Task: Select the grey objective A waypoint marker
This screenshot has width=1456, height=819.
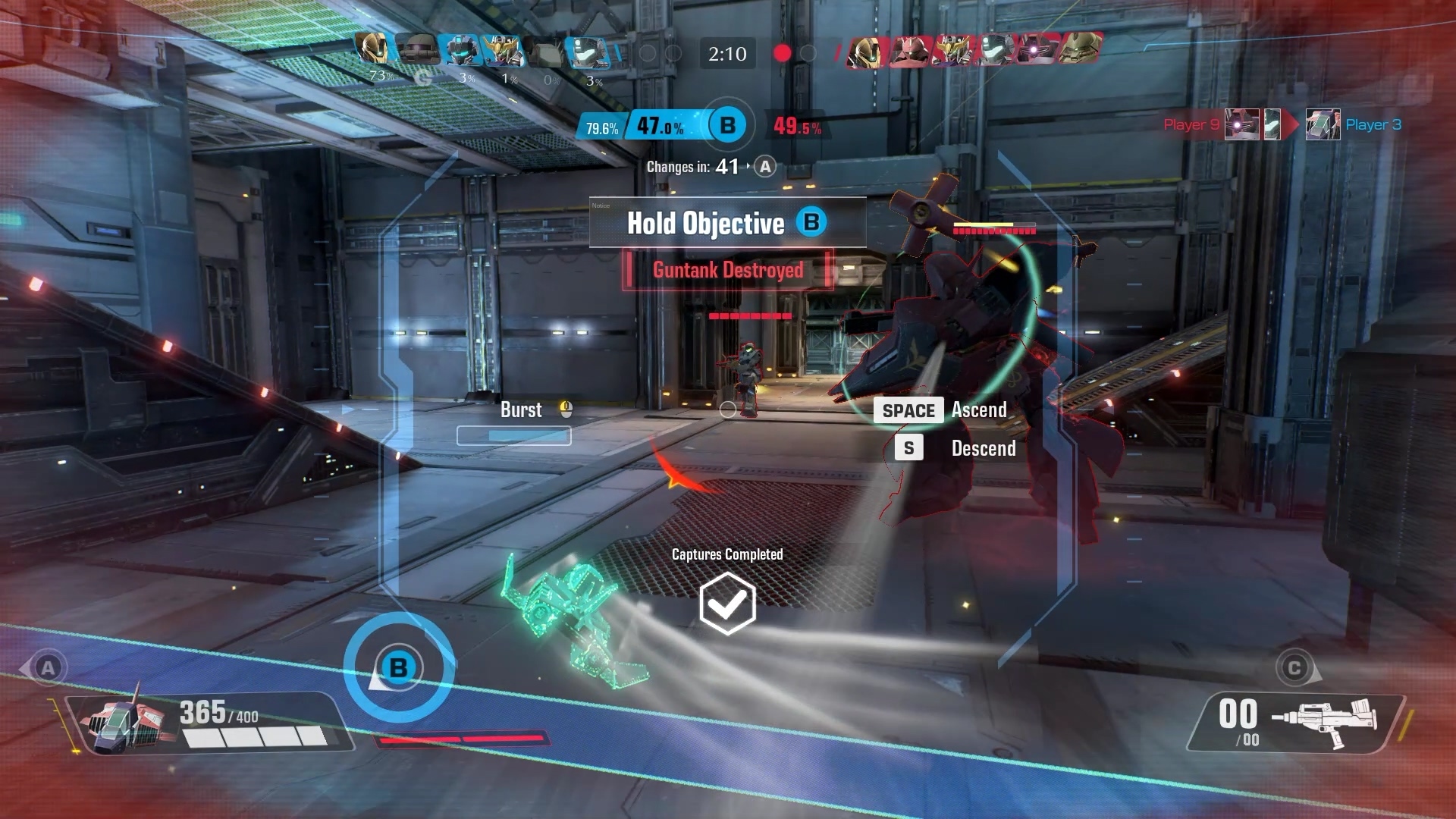Action: 48,668
